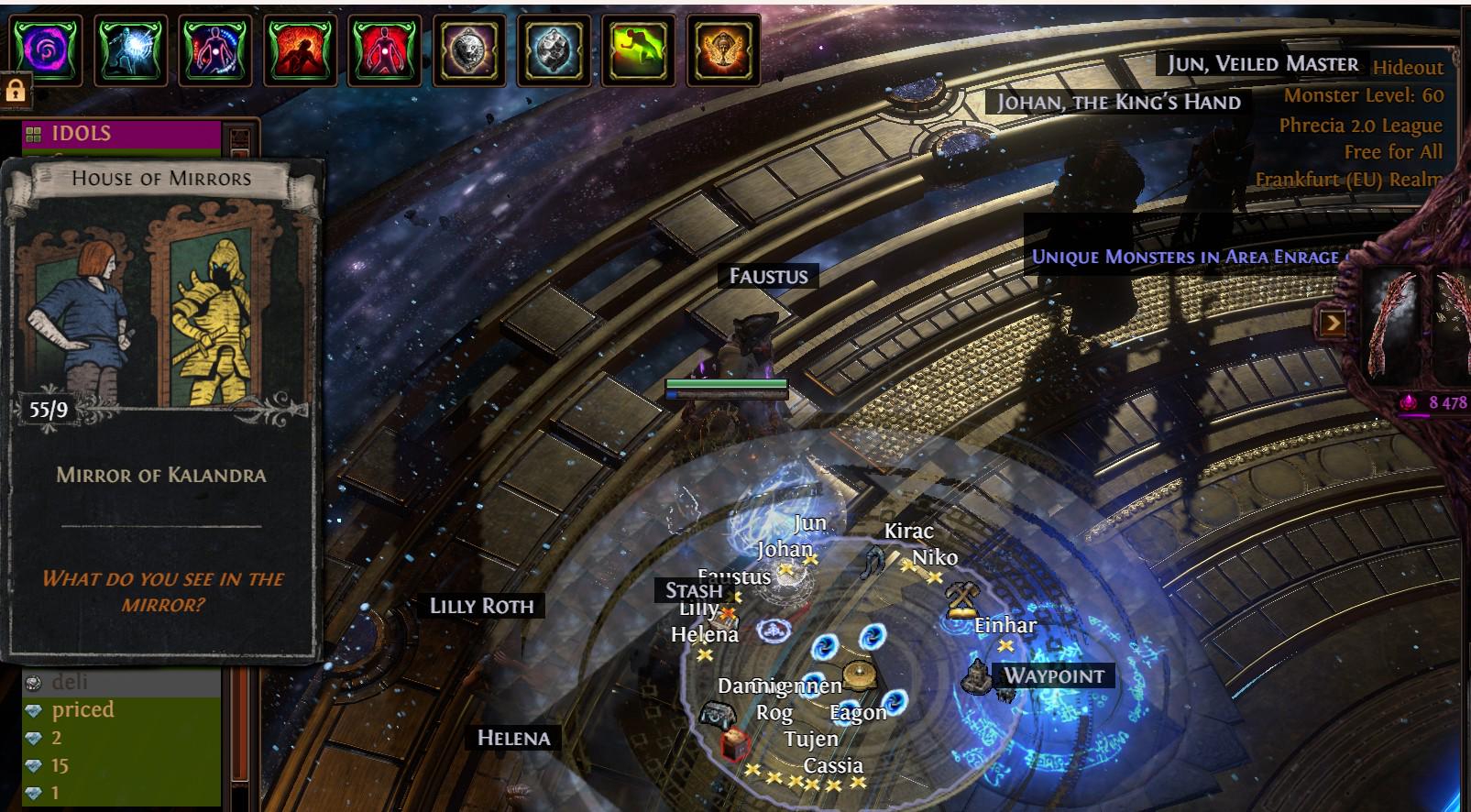The height and width of the screenshot is (812, 1471).
Task: Click the Waypoint label
Action: [1053, 676]
